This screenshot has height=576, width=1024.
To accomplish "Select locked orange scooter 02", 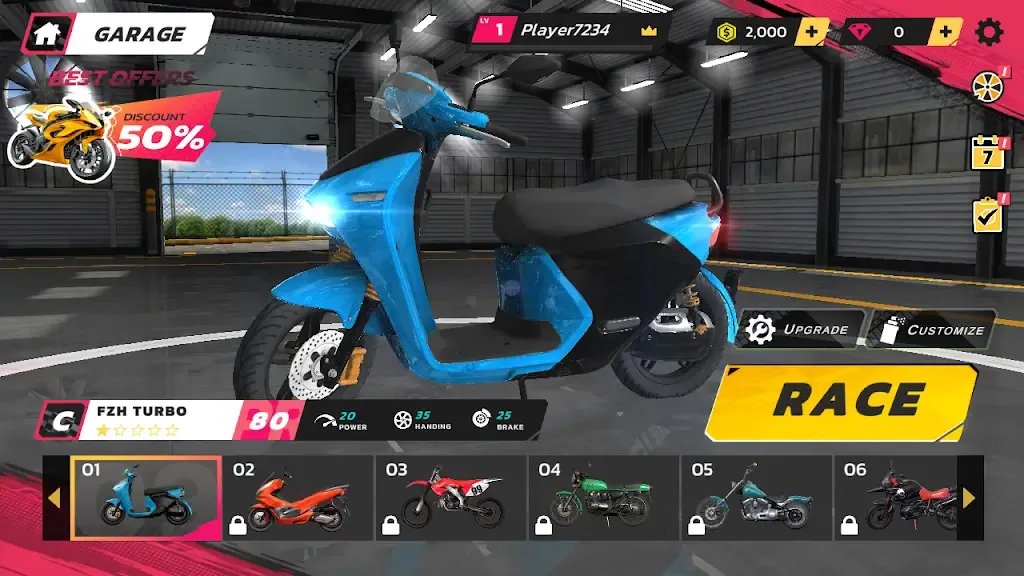I will pos(298,497).
